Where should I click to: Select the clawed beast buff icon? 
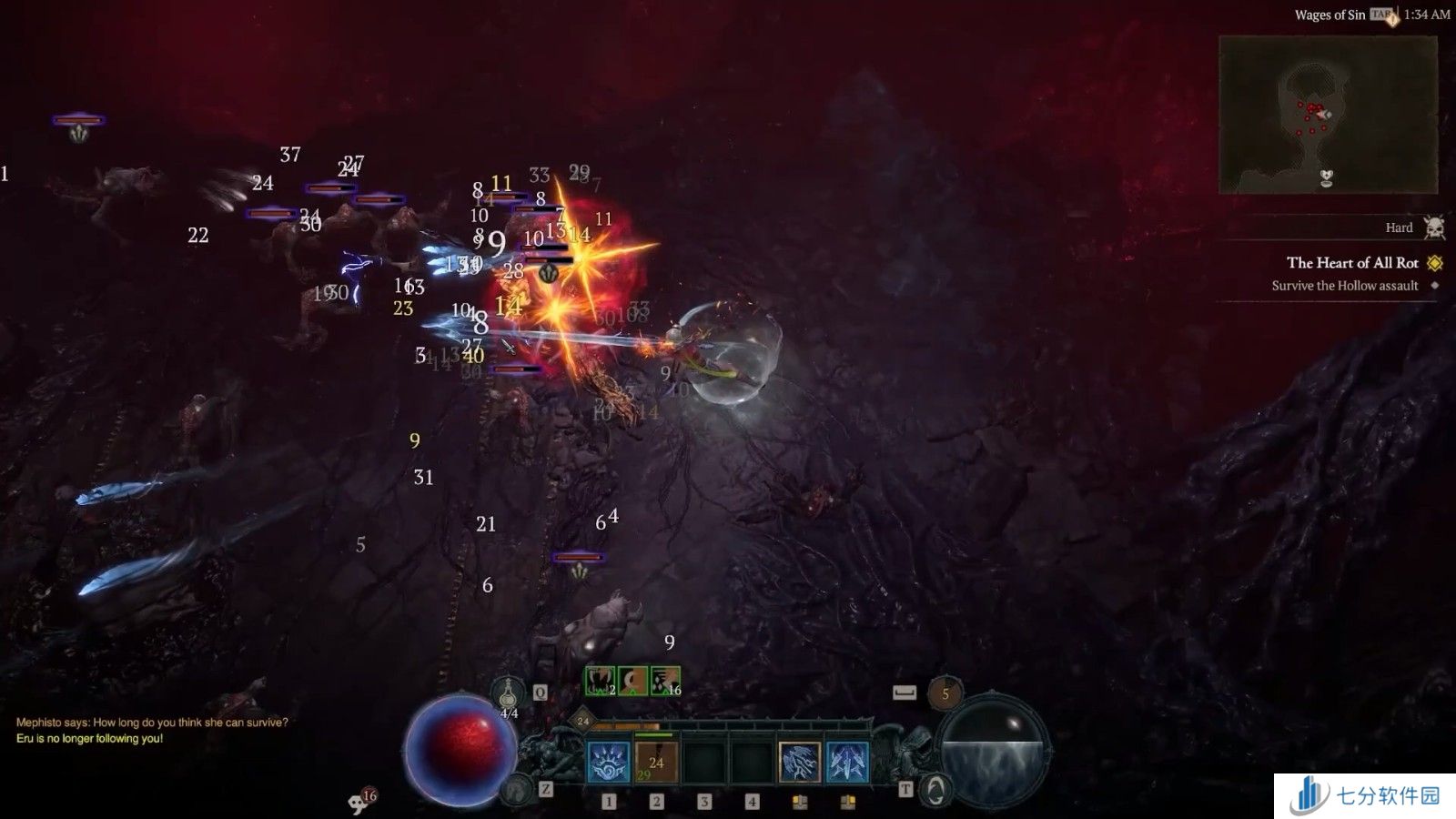pos(601,681)
